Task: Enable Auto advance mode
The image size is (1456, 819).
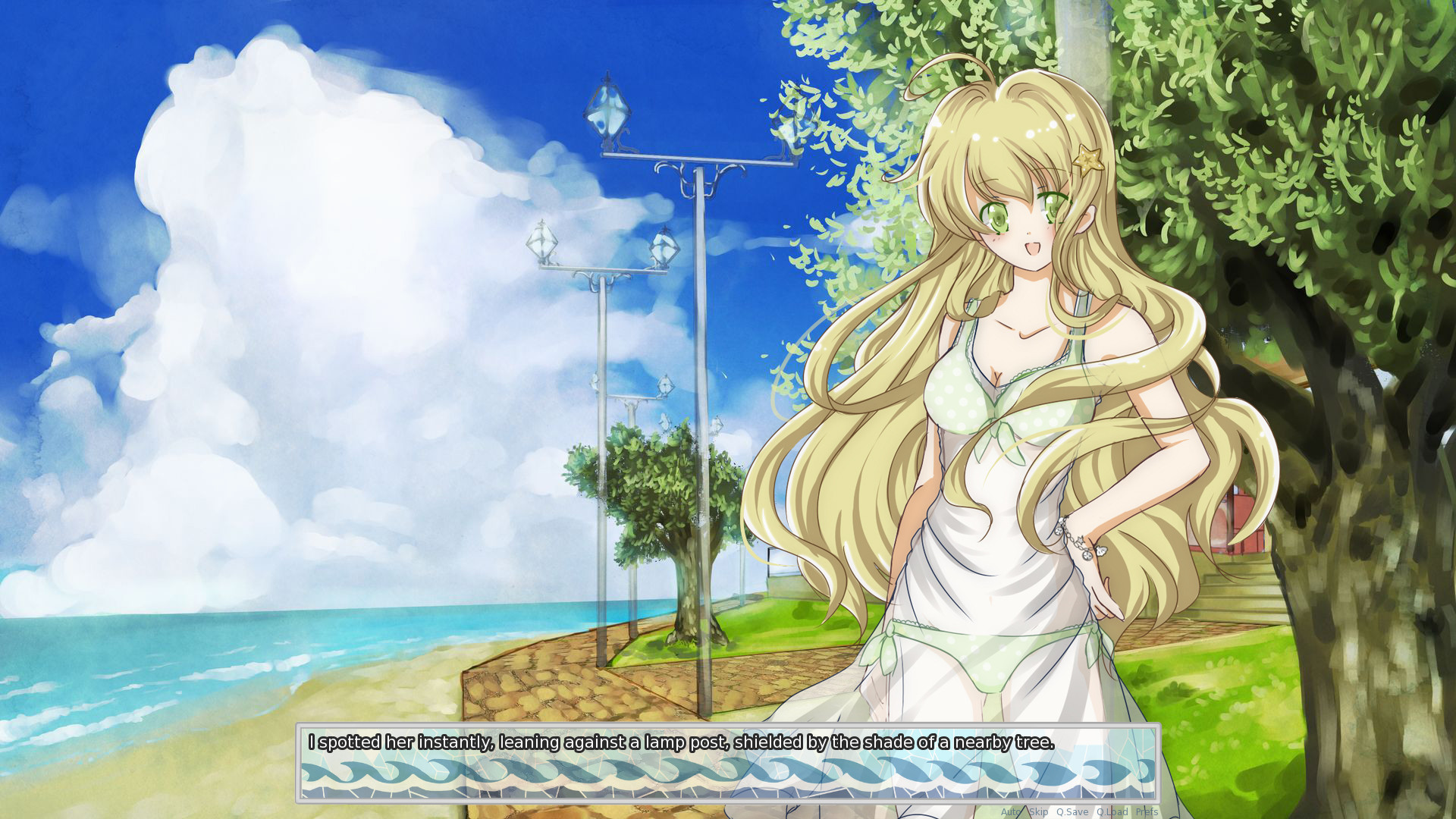Action: [x=1011, y=811]
